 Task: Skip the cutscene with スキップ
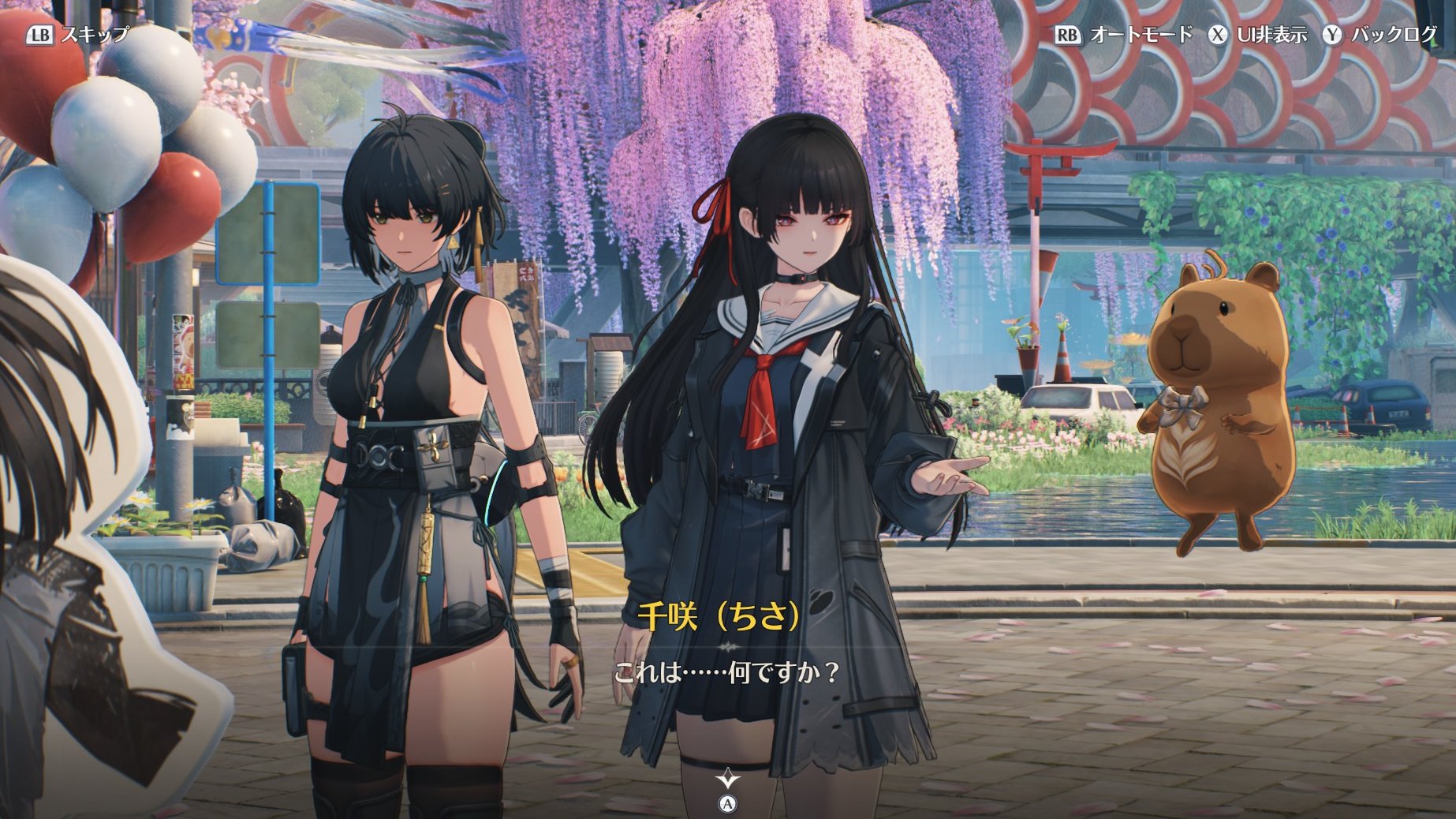[x=79, y=35]
